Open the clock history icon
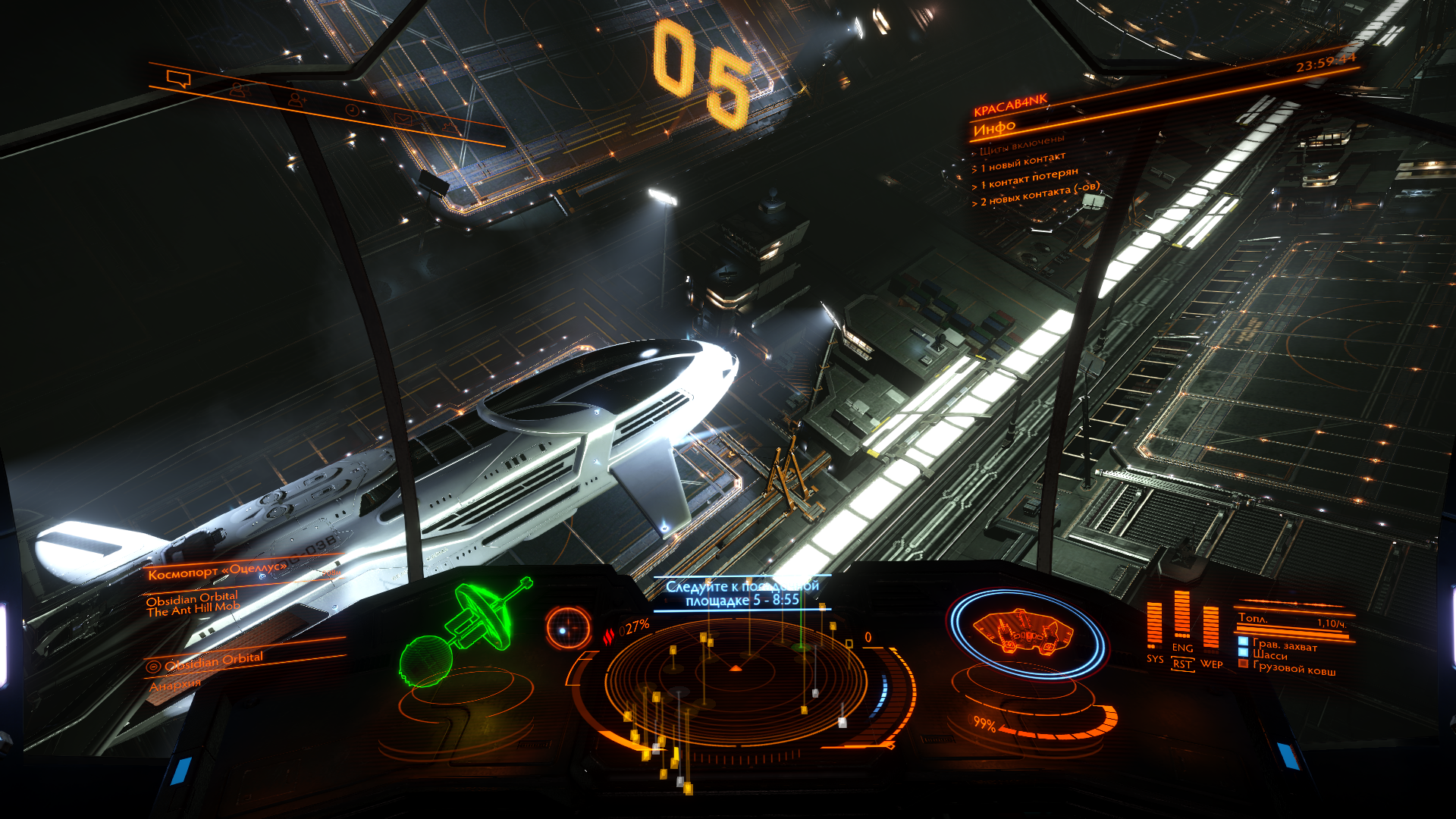The height and width of the screenshot is (819, 1456). [352, 110]
